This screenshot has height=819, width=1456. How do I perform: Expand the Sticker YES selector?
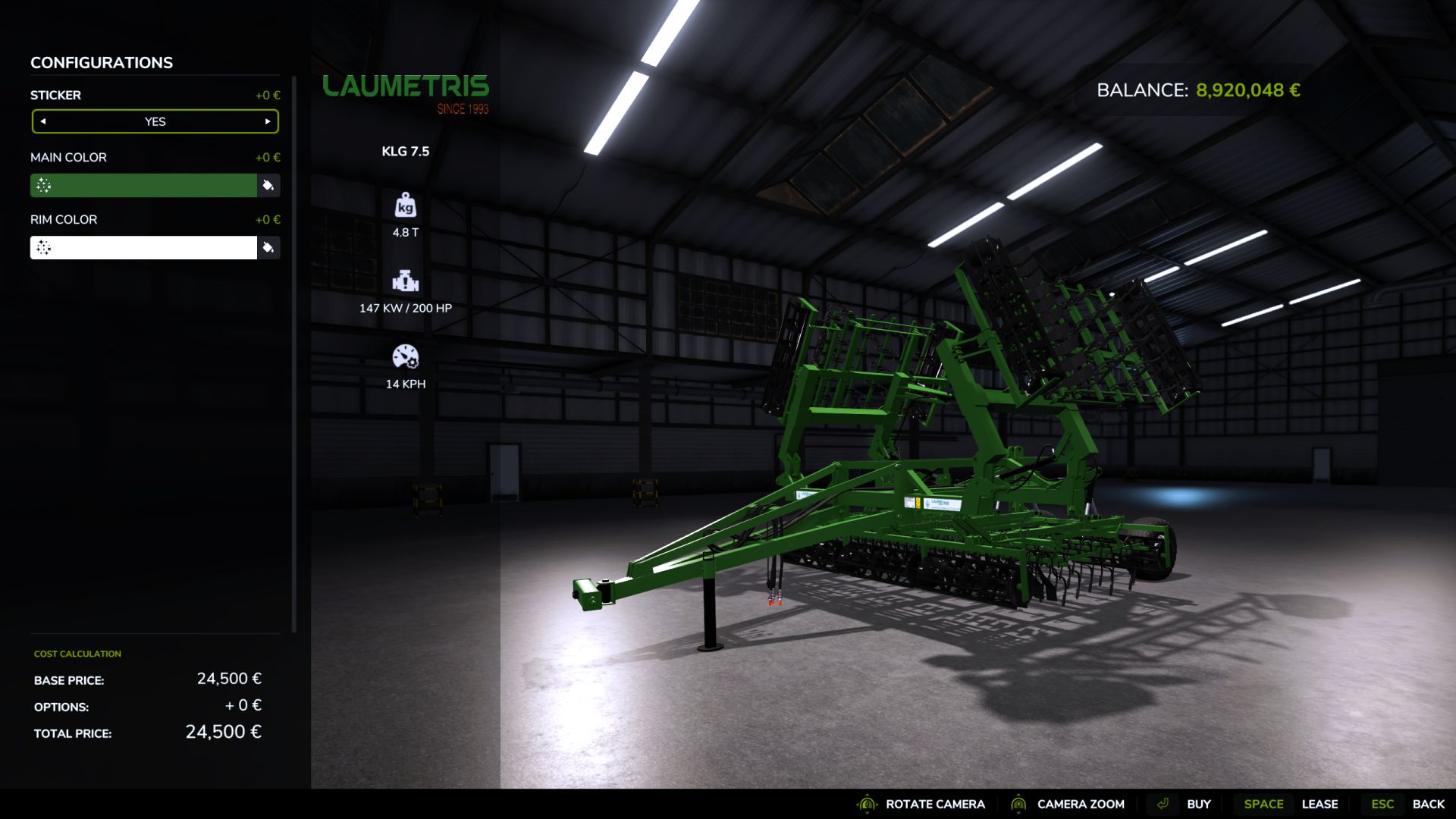tap(155, 121)
